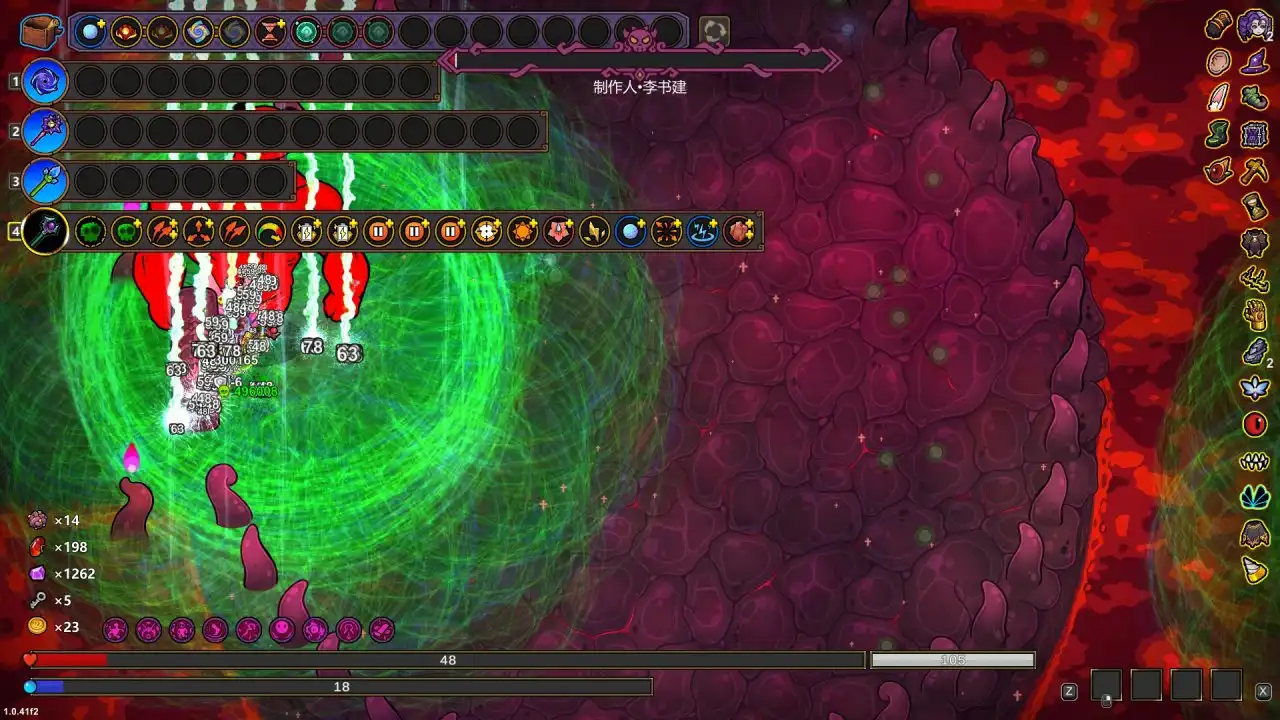Select wand 3, the green crystal staff
Screen dimensions: 1280x720
[45, 181]
